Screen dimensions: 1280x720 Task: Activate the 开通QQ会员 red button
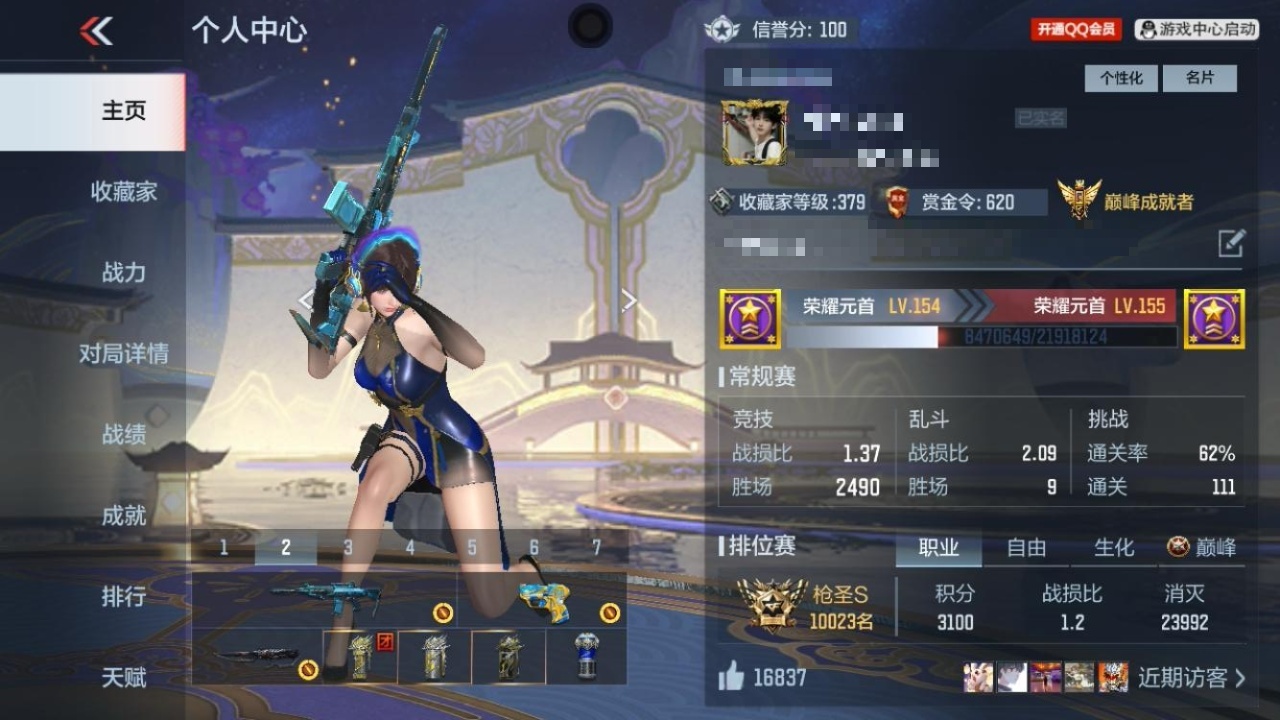click(x=1076, y=30)
